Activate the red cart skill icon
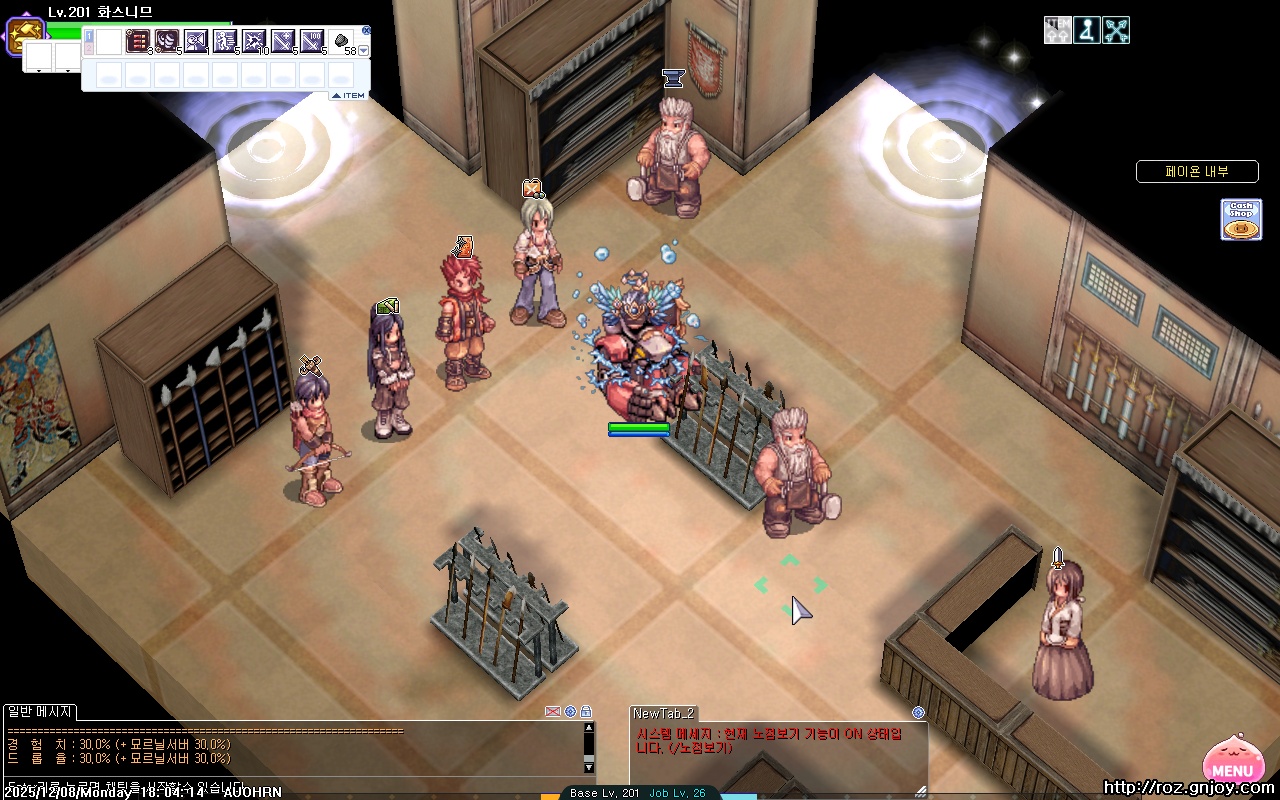Screen dimensions: 1280x800 coord(138,41)
